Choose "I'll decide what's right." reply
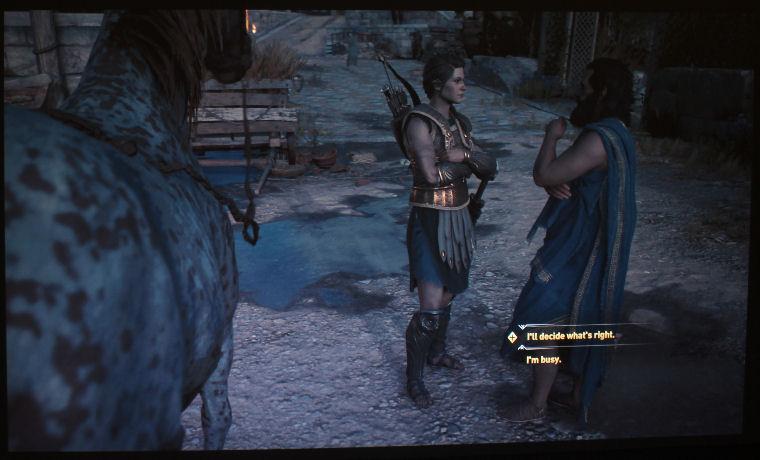This screenshot has width=760, height=460. click(571, 335)
